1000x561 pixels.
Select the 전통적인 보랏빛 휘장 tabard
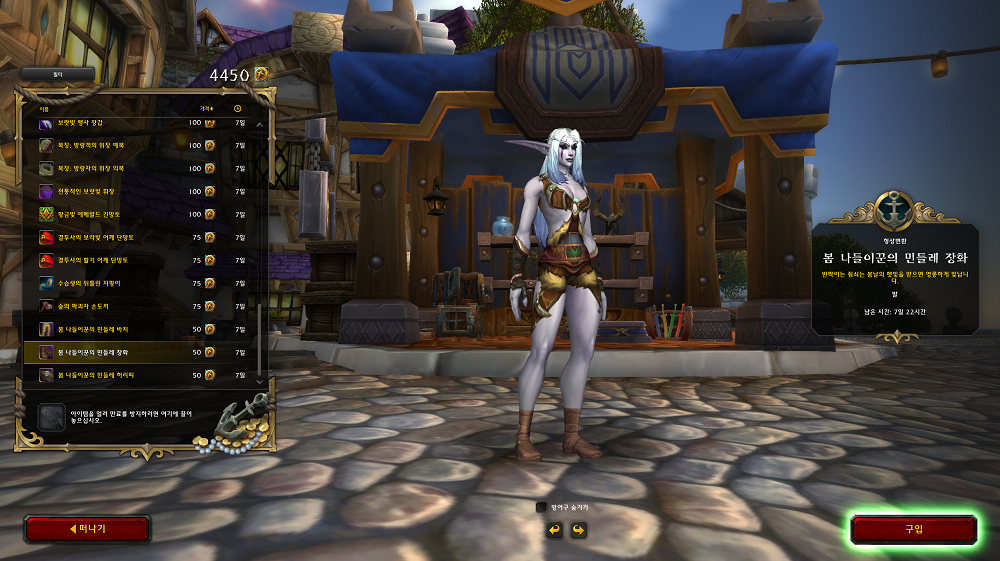coord(140,191)
